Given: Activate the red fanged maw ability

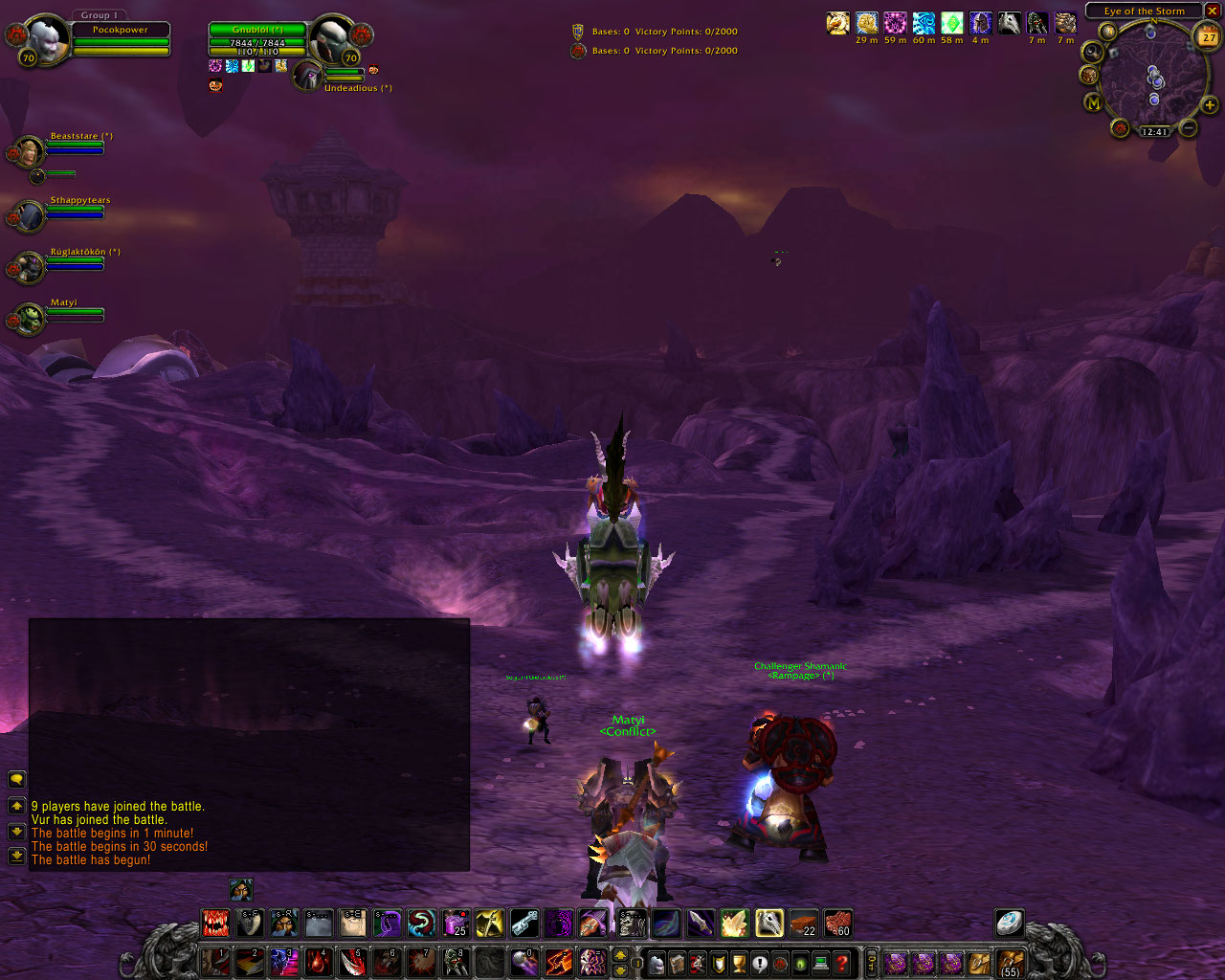Looking at the screenshot, I should [215, 924].
